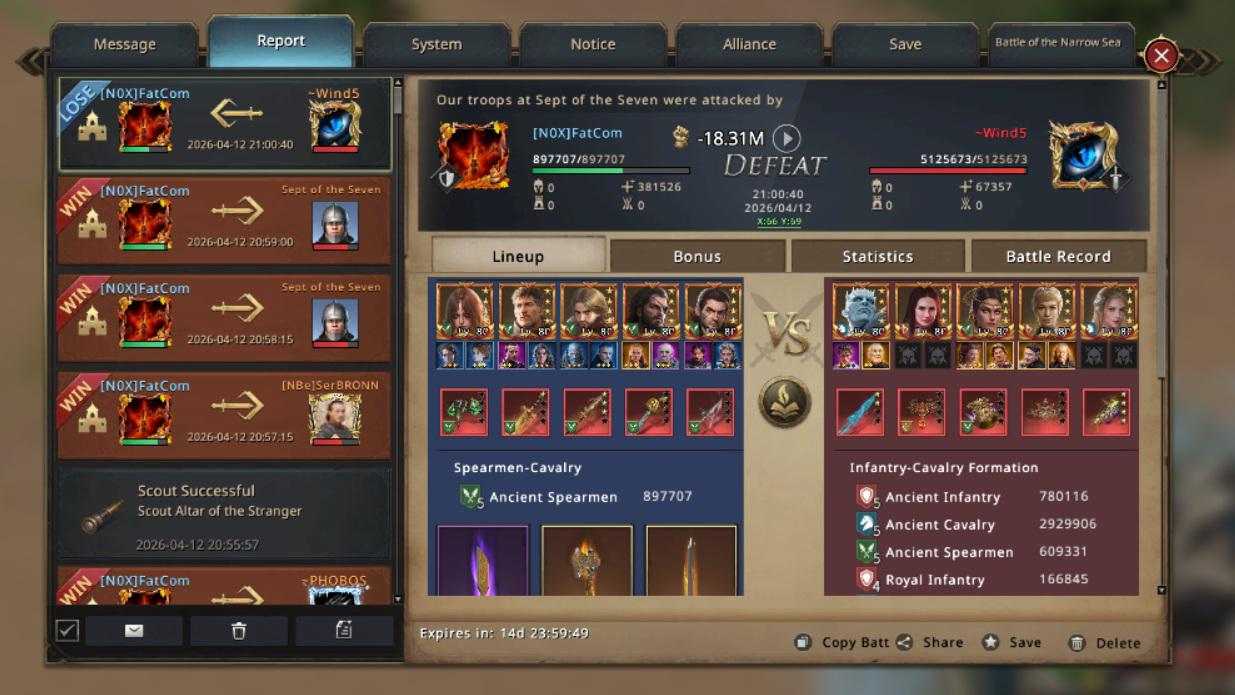The image size is (1235, 695).
Task: Click the Copy Batt button
Action: click(842, 643)
